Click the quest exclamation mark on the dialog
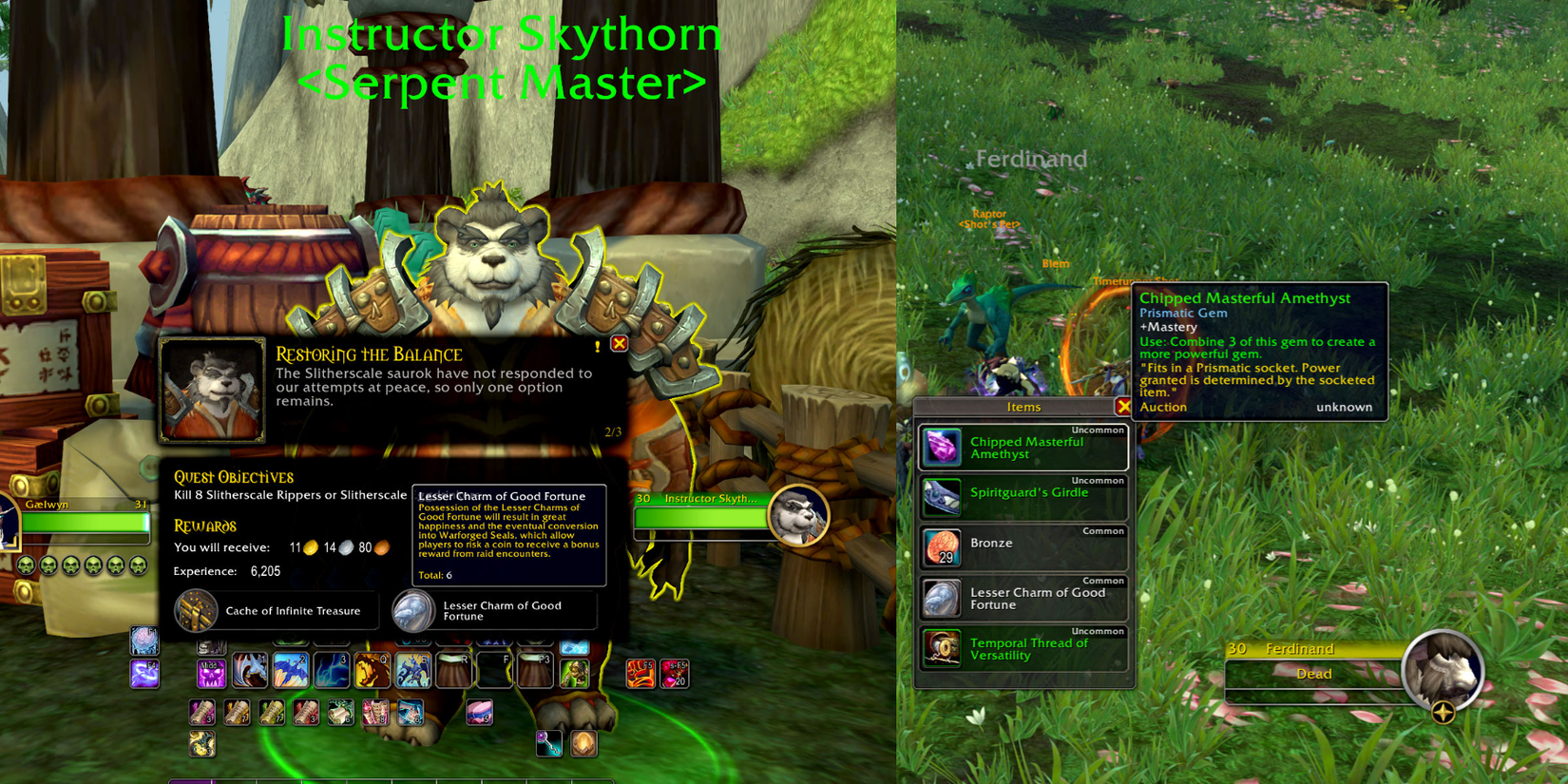This screenshot has width=1568, height=784. (596, 347)
